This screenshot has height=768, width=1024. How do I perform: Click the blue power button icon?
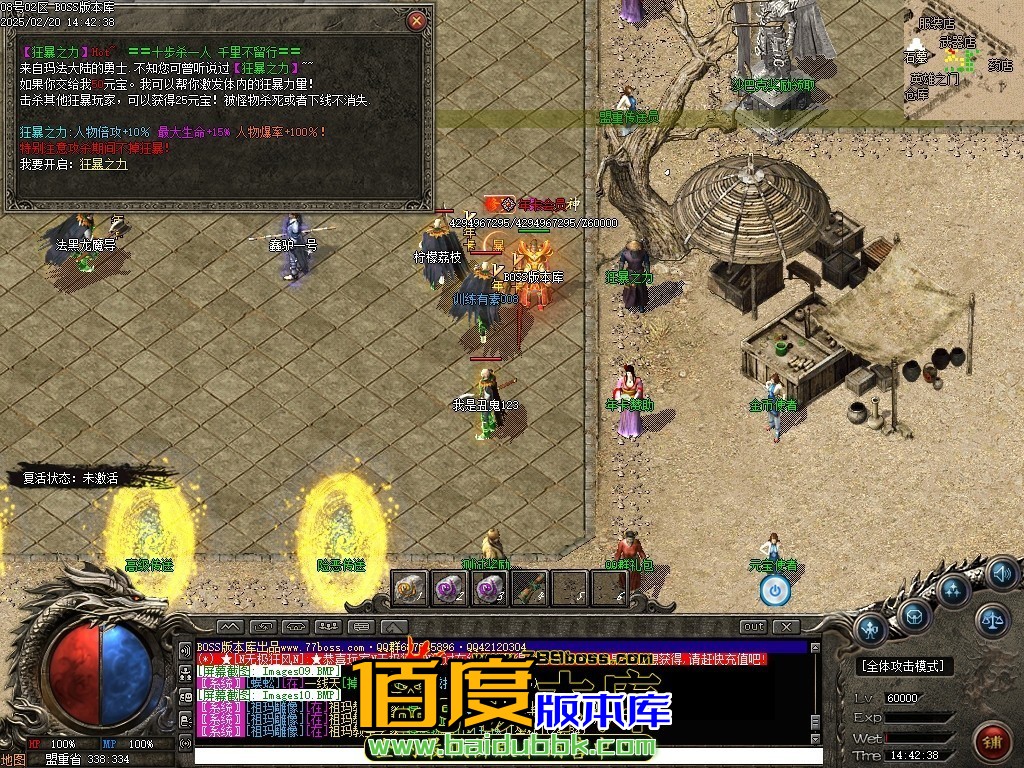[x=775, y=590]
